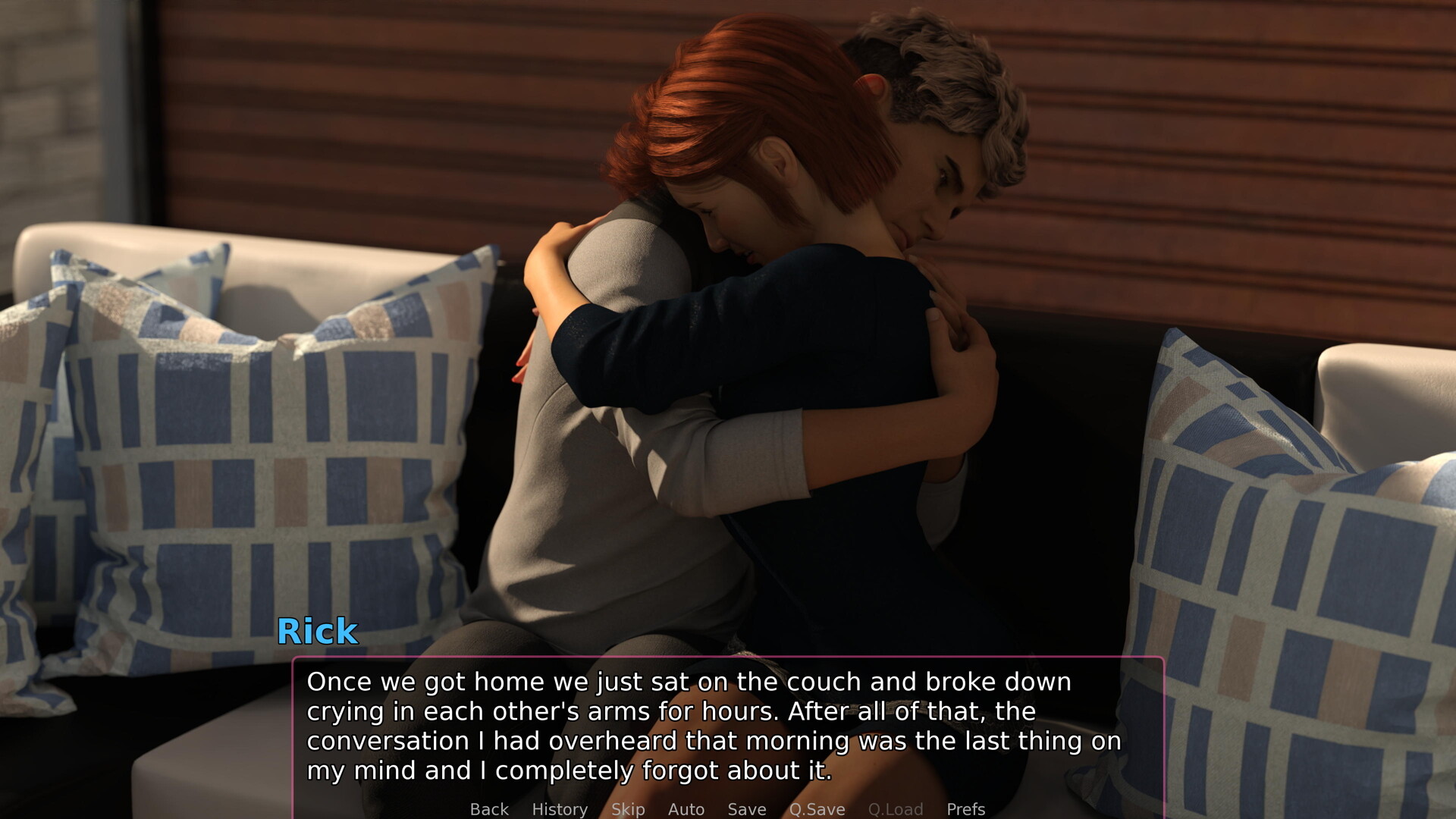Quick-save the current scene using Q.Save
Image resolution: width=1456 pixels, height=819 pixels.
click(816, 809)
